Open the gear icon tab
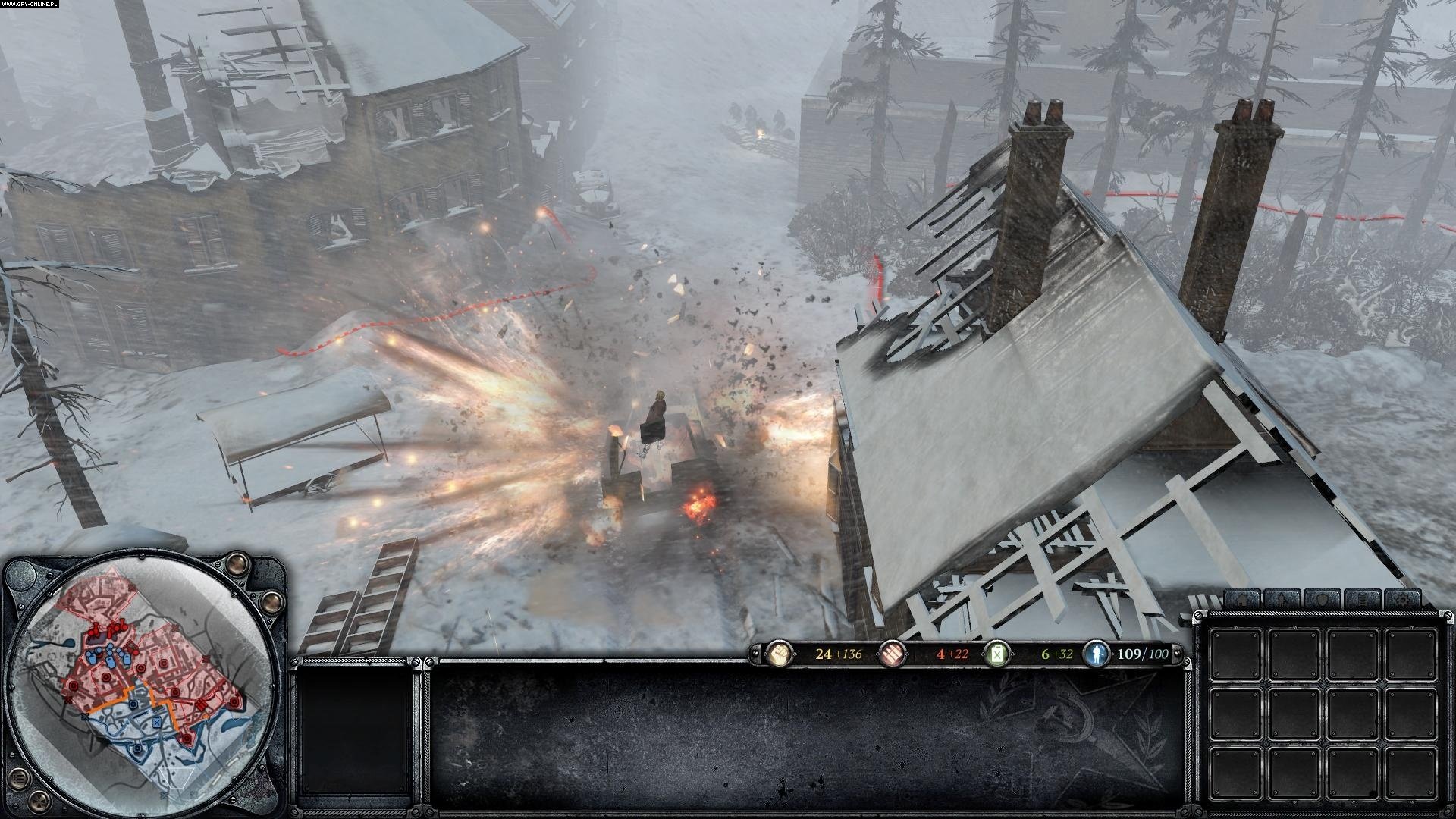 1401,601
